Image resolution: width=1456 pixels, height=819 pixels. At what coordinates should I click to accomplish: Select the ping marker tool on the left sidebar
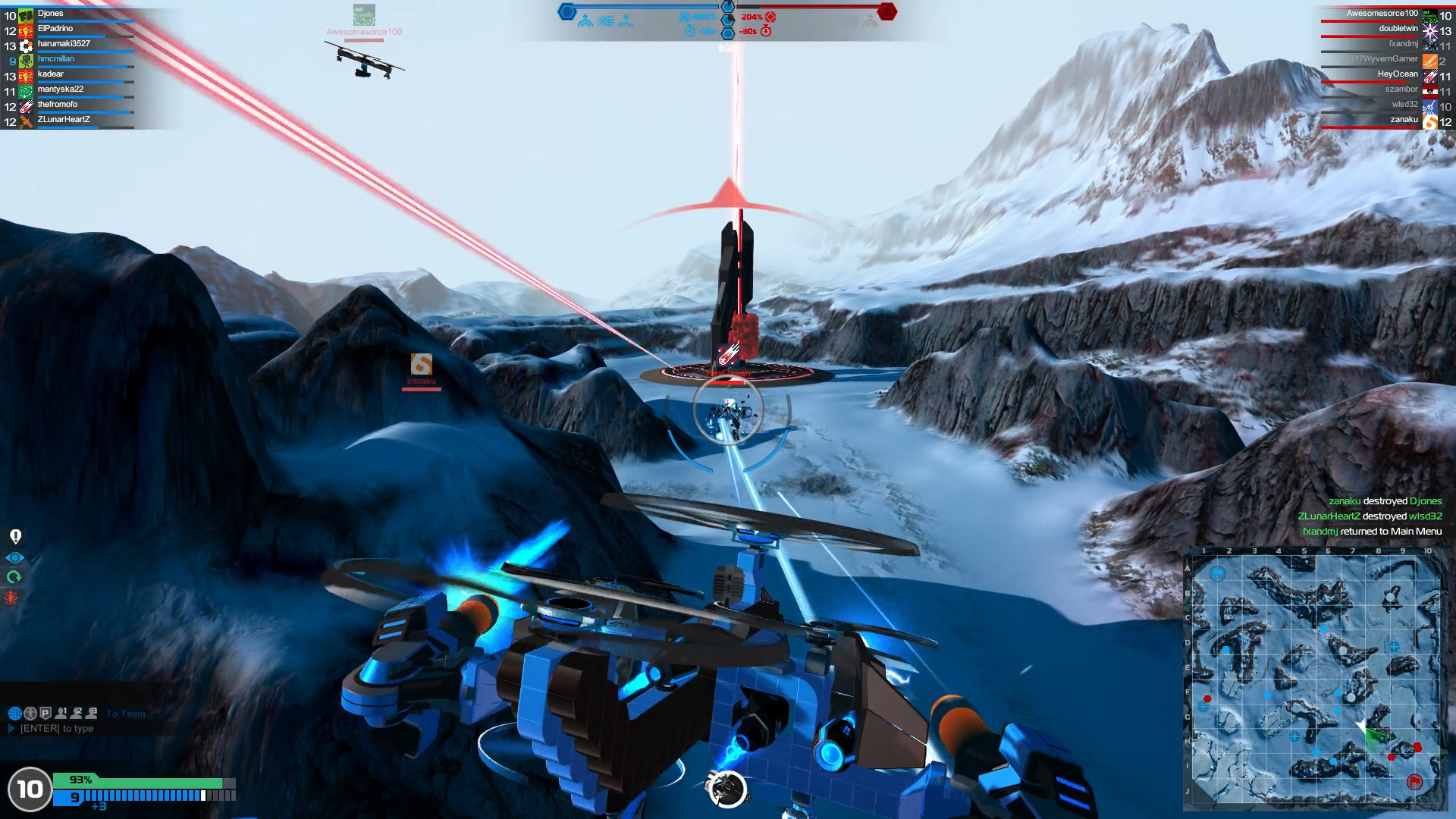tap(15, 536)
